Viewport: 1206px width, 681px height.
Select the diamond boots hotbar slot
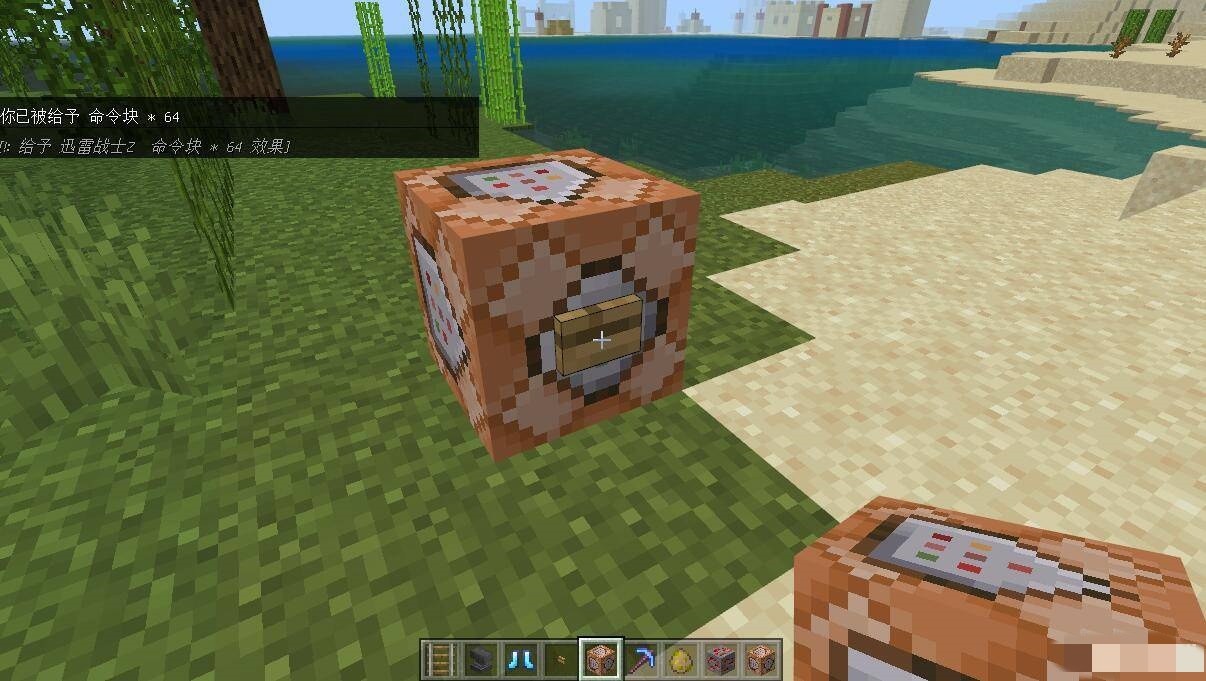(x=520, y=659)
